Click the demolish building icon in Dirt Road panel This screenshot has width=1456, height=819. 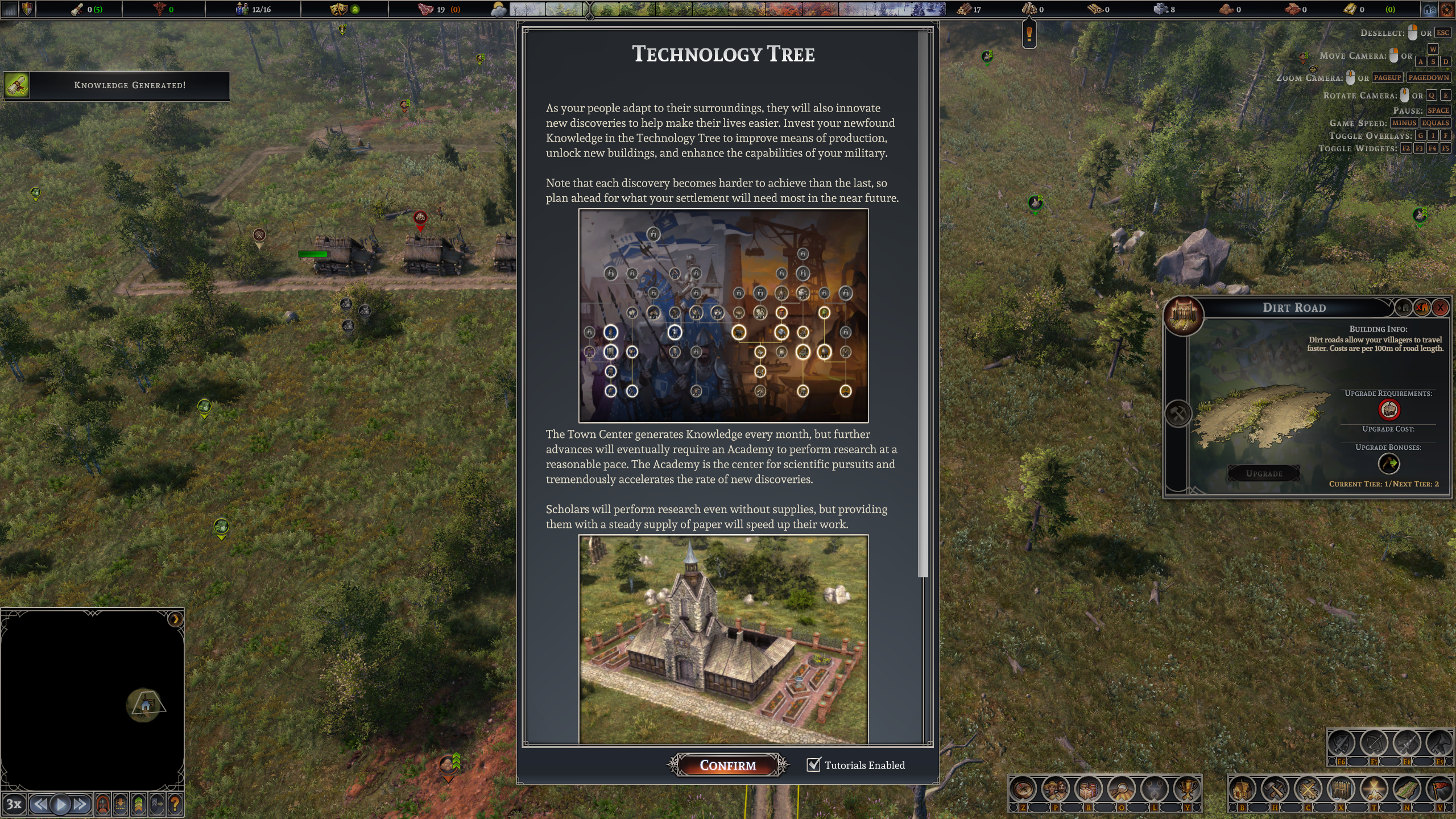(1422, 308)
